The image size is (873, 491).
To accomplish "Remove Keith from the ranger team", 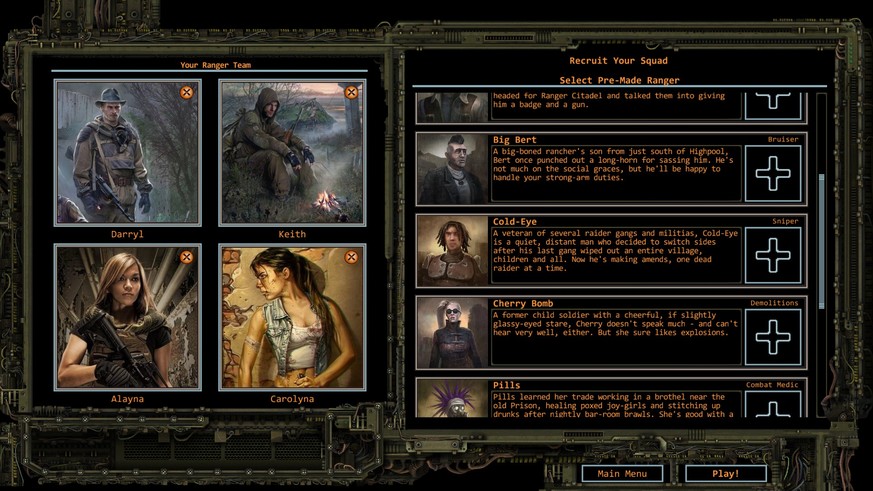I will [351, 92].
